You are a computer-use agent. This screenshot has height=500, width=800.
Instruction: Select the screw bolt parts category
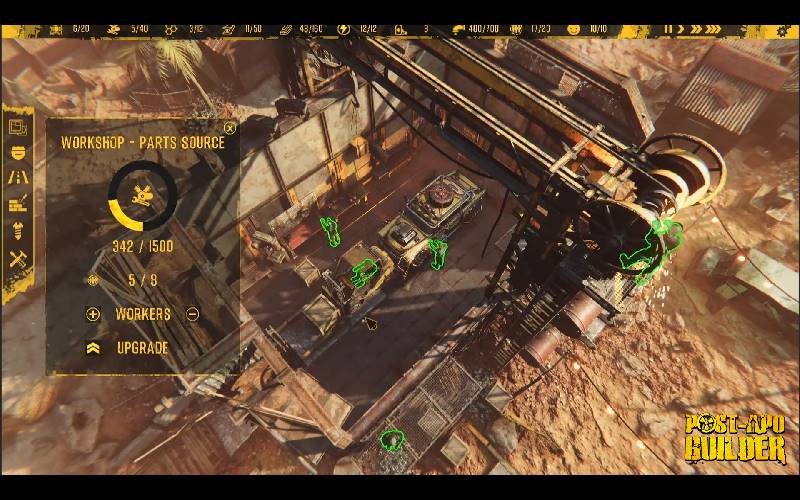pos(17,231)
